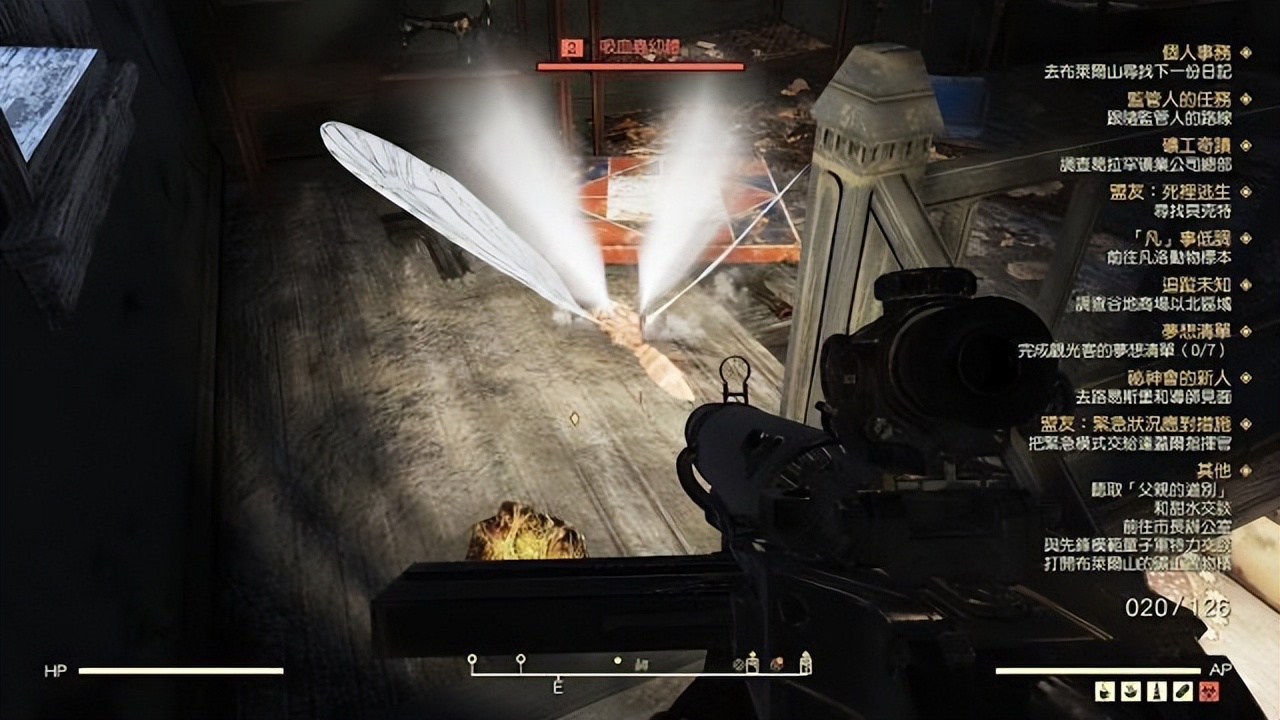The width and height of the screenshot is (1280, 720).
Task: Click the compass bar with the E heading
Action: pos(640,672)
